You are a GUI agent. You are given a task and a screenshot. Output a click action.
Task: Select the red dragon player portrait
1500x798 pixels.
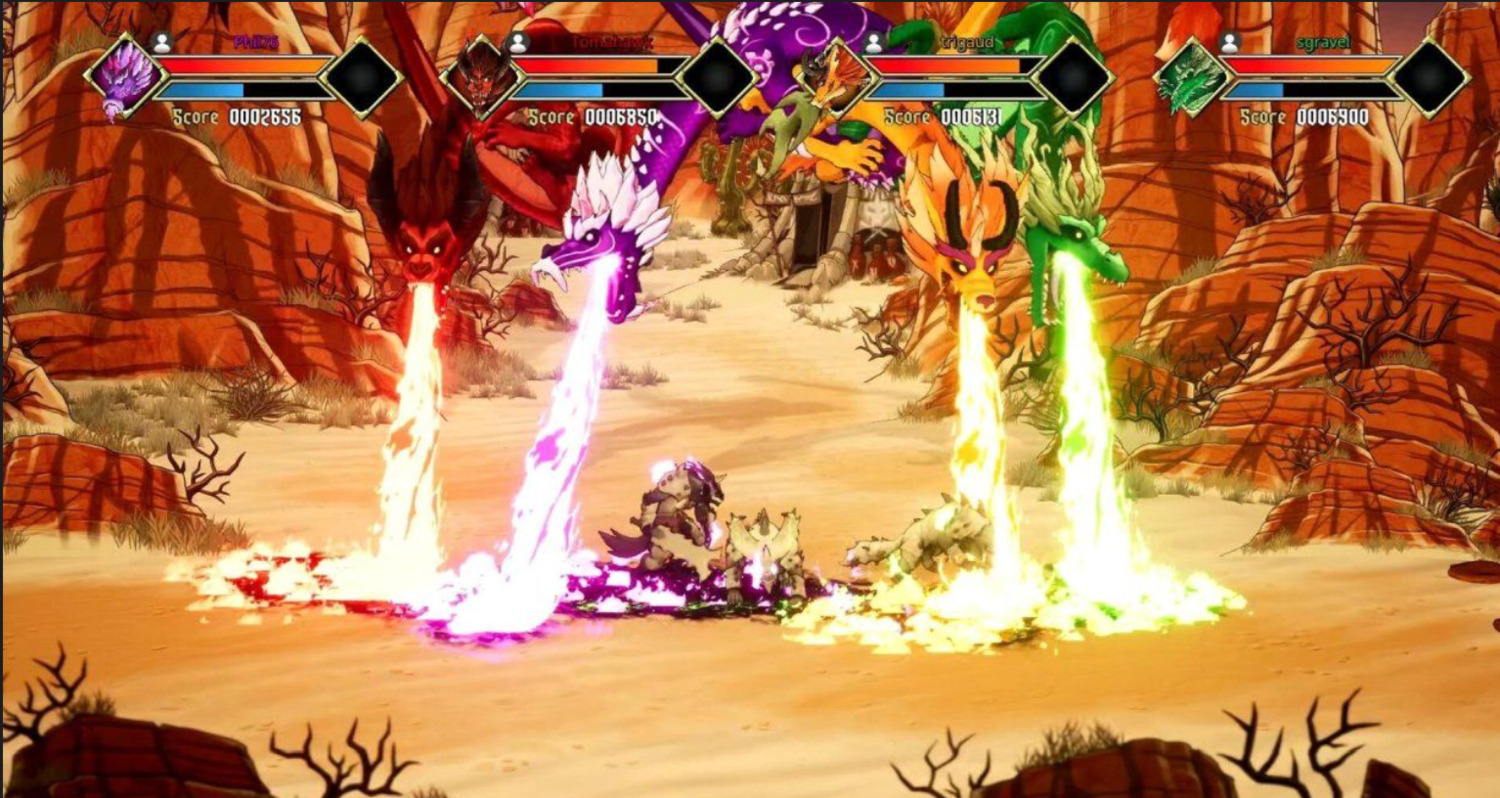482,76
